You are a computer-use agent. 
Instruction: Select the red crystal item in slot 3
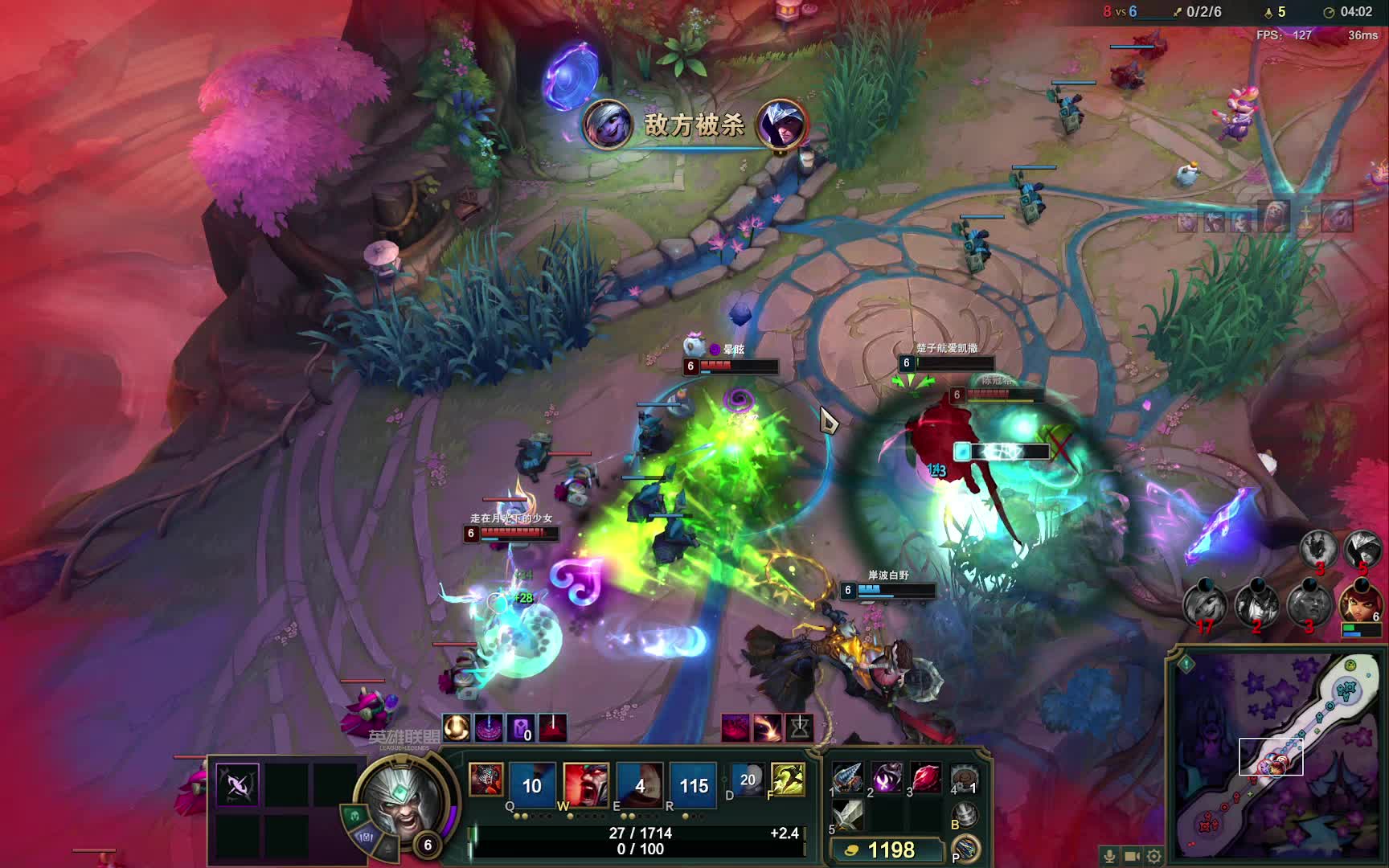pos(926,779)
